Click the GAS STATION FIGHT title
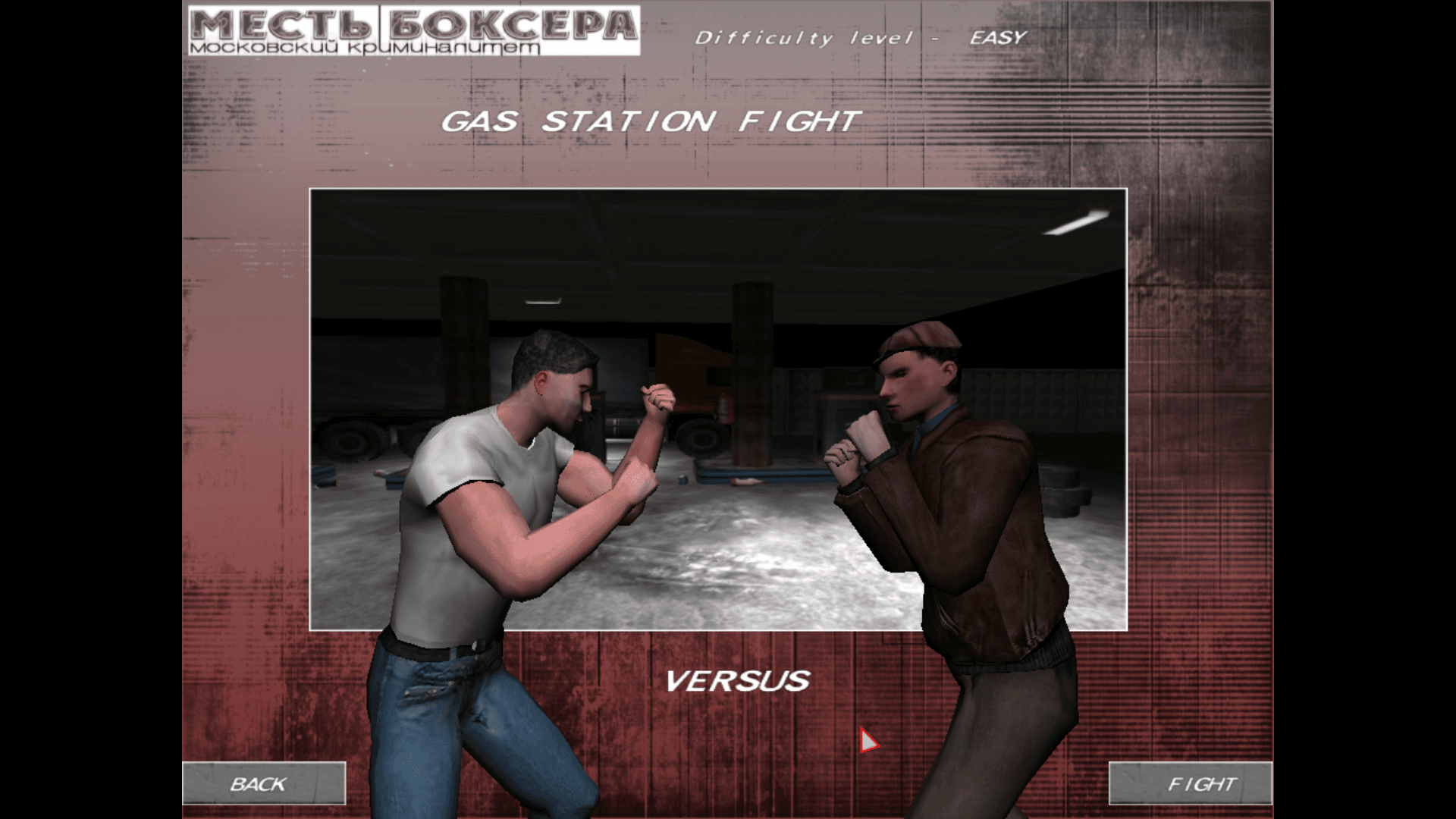 pyautogui.click(x=652, y=118)
